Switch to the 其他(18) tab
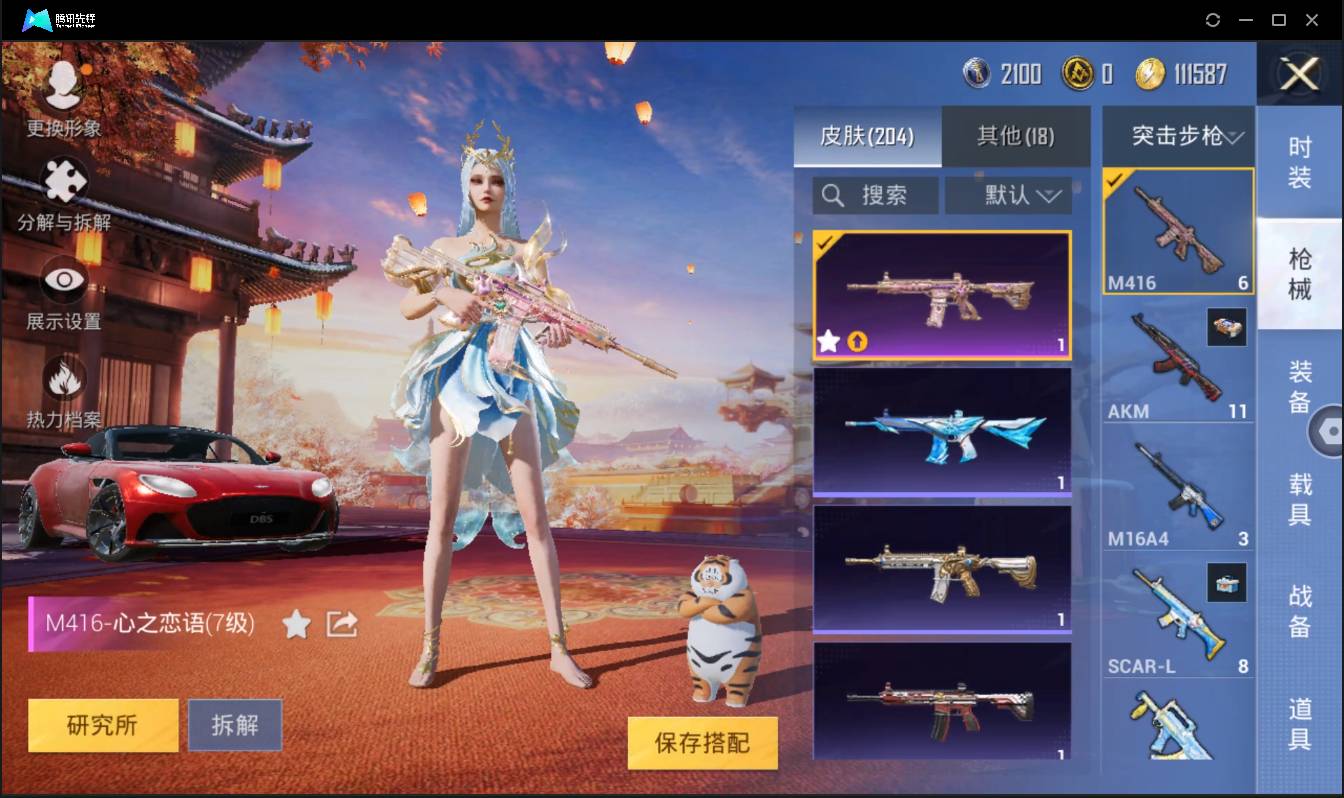This screenshot has height=798, width=1344. coord(1015,137)
